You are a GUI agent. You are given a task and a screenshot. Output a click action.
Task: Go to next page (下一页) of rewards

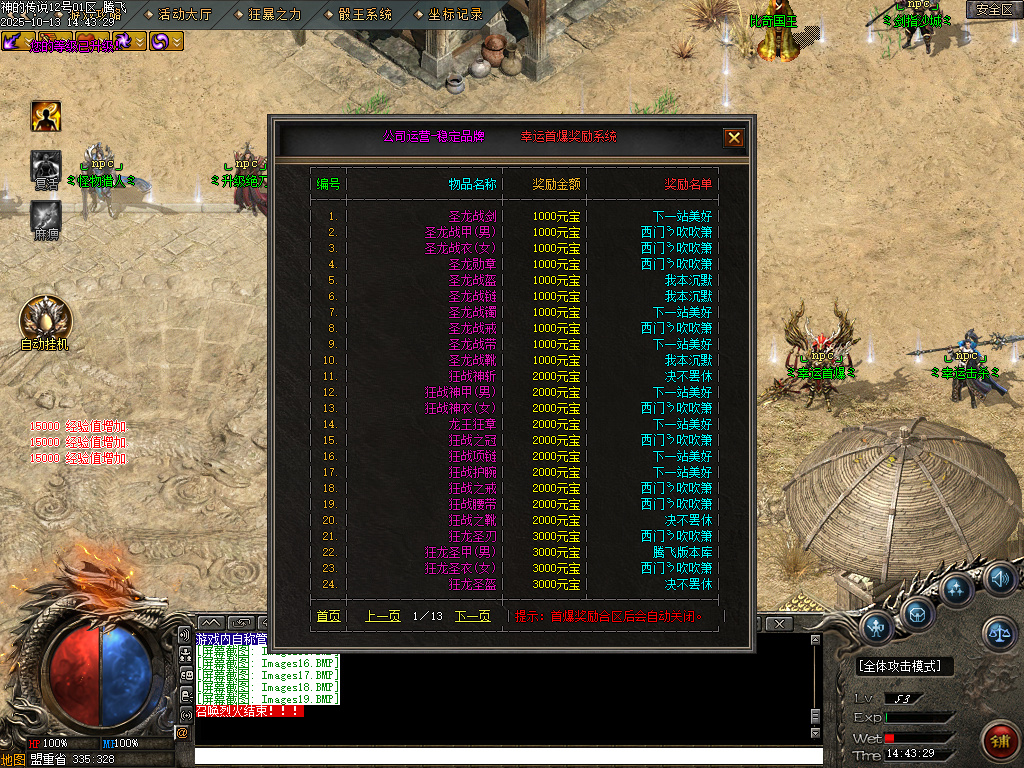pyautogui.click(x=472, y=617)
